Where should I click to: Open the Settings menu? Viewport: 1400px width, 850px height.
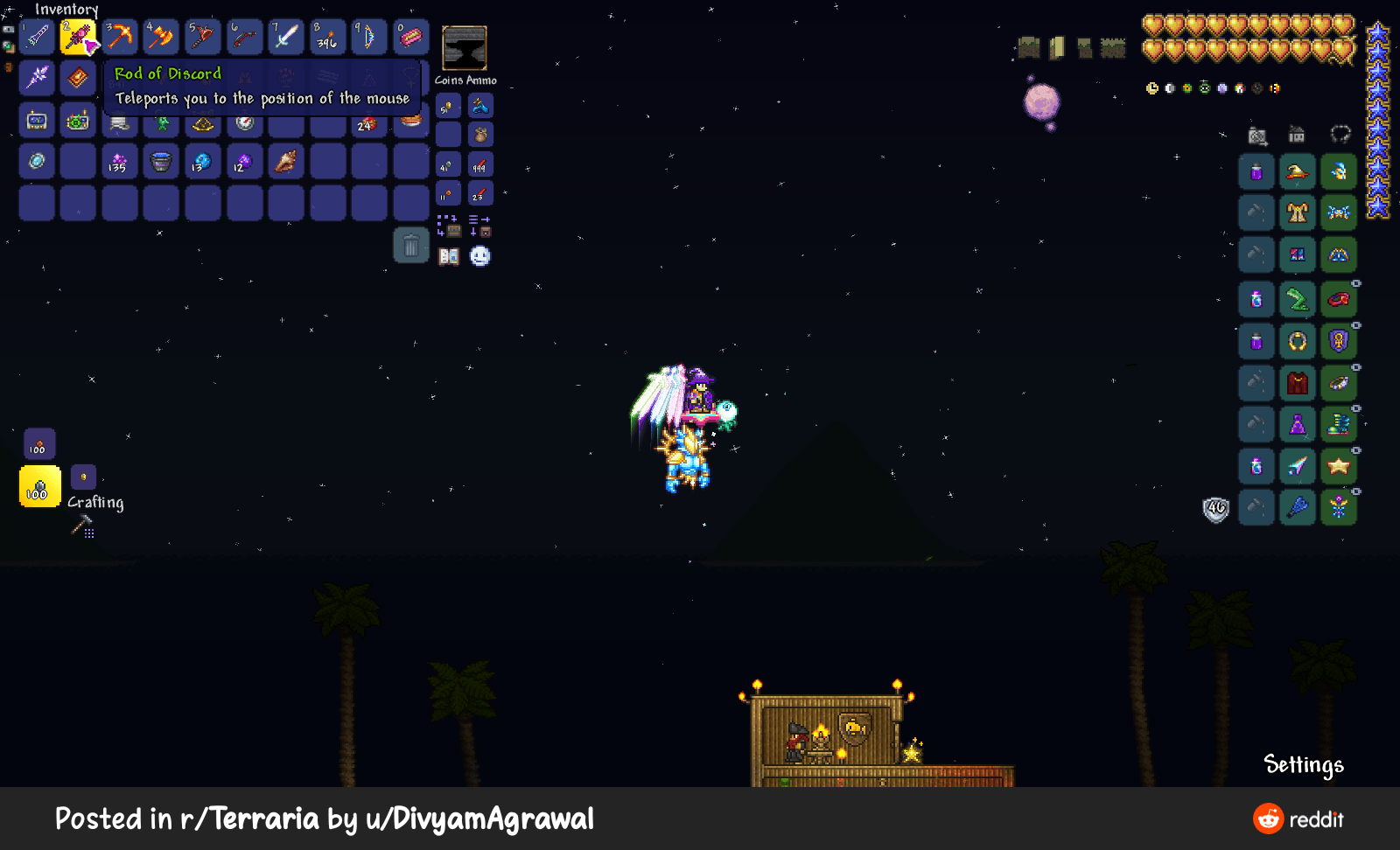coord(1304,765)
